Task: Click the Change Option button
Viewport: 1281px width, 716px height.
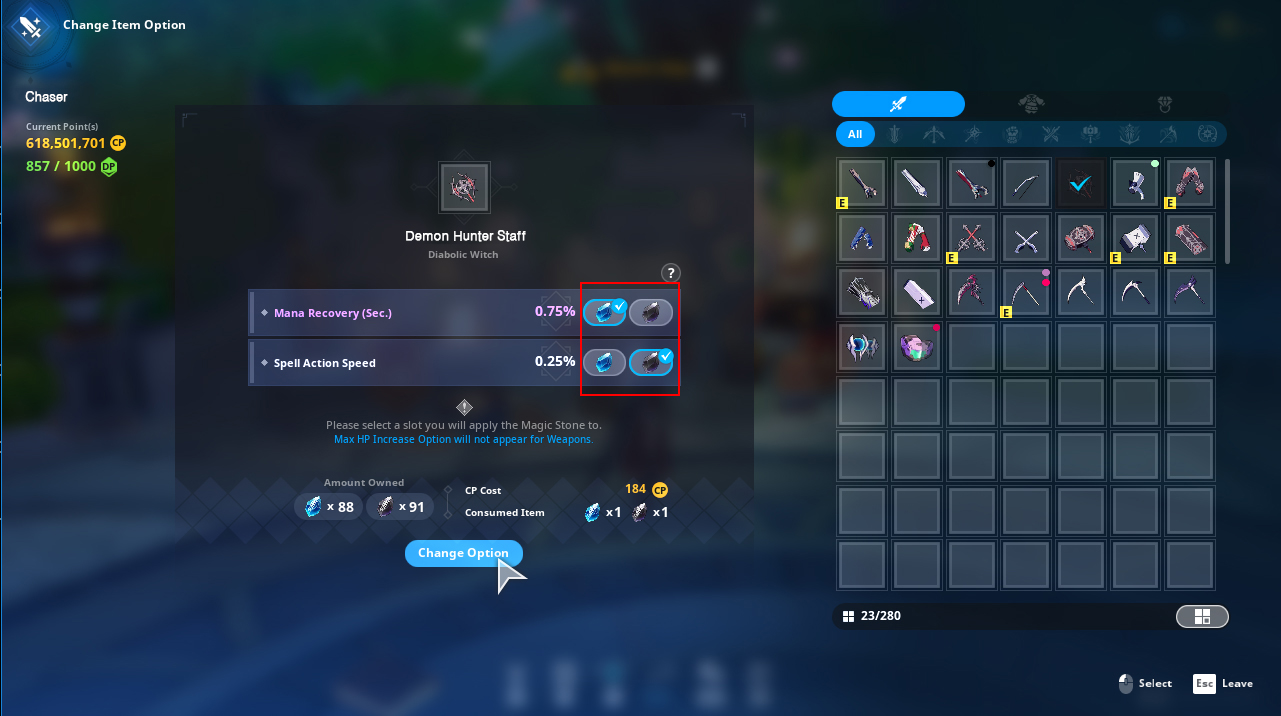Action: (463, 553)
